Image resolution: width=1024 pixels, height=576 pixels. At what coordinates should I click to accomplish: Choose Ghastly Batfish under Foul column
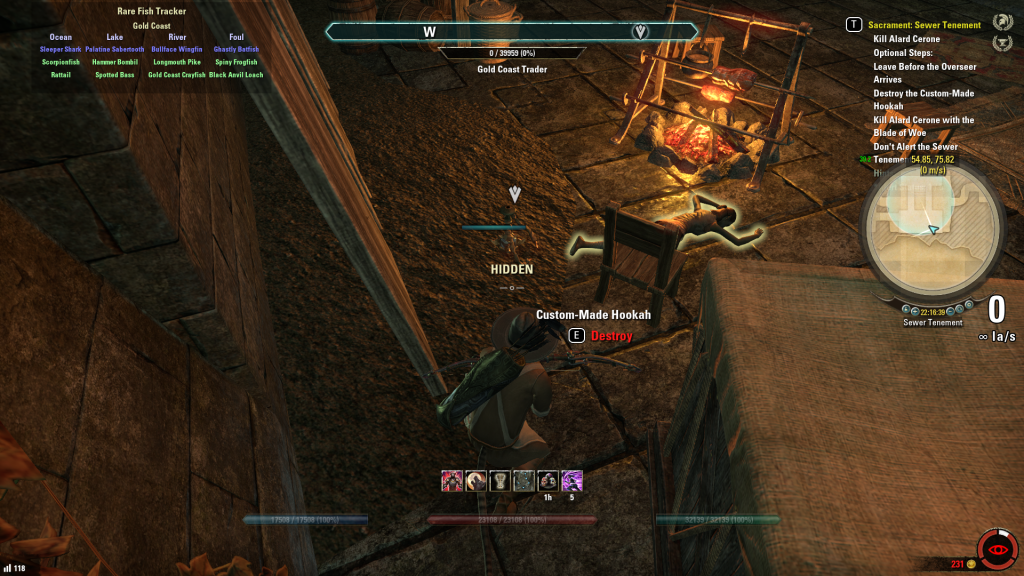point(236,49)
